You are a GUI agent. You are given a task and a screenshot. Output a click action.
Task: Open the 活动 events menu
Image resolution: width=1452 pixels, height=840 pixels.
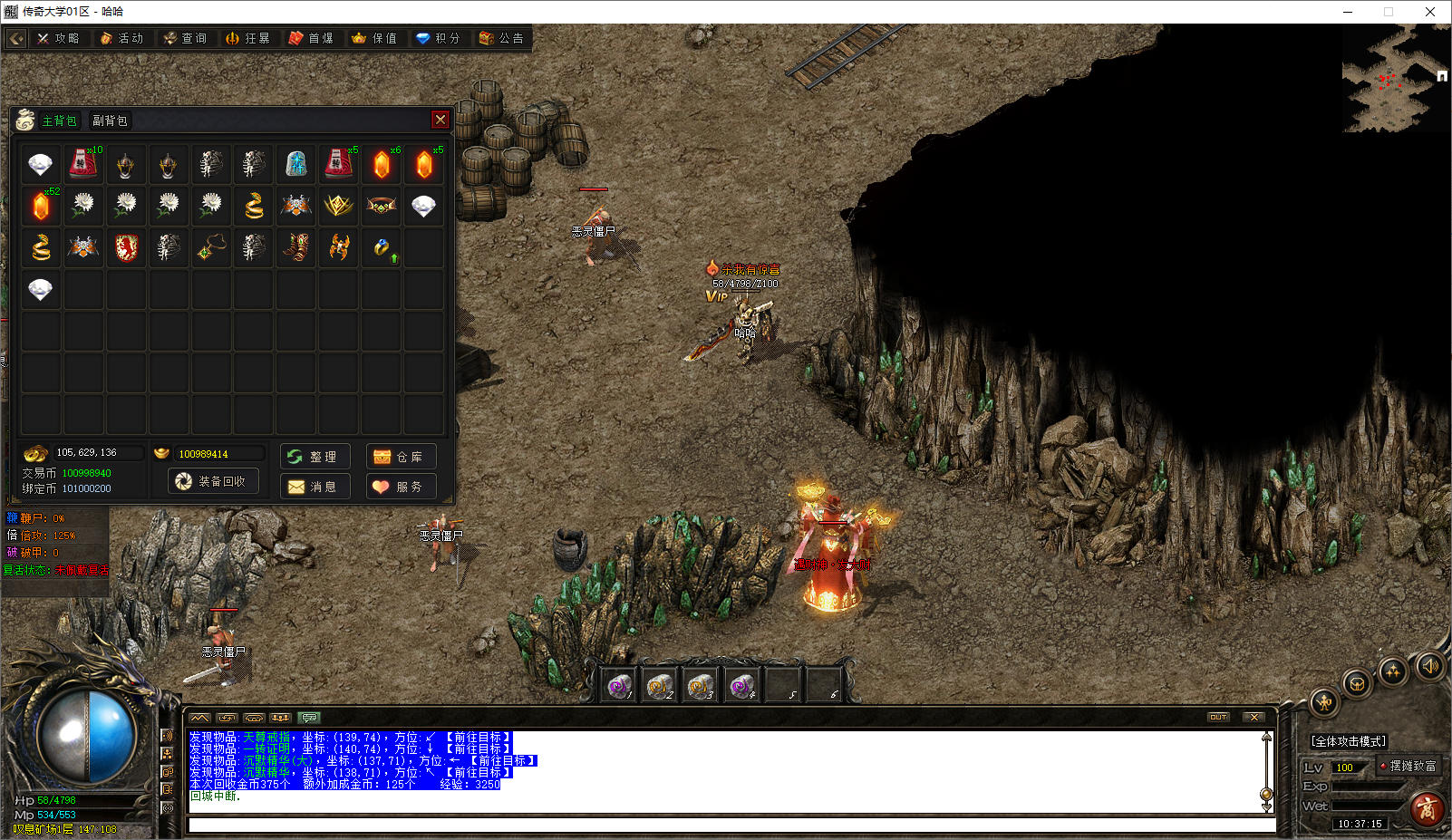tap(122, 38)
